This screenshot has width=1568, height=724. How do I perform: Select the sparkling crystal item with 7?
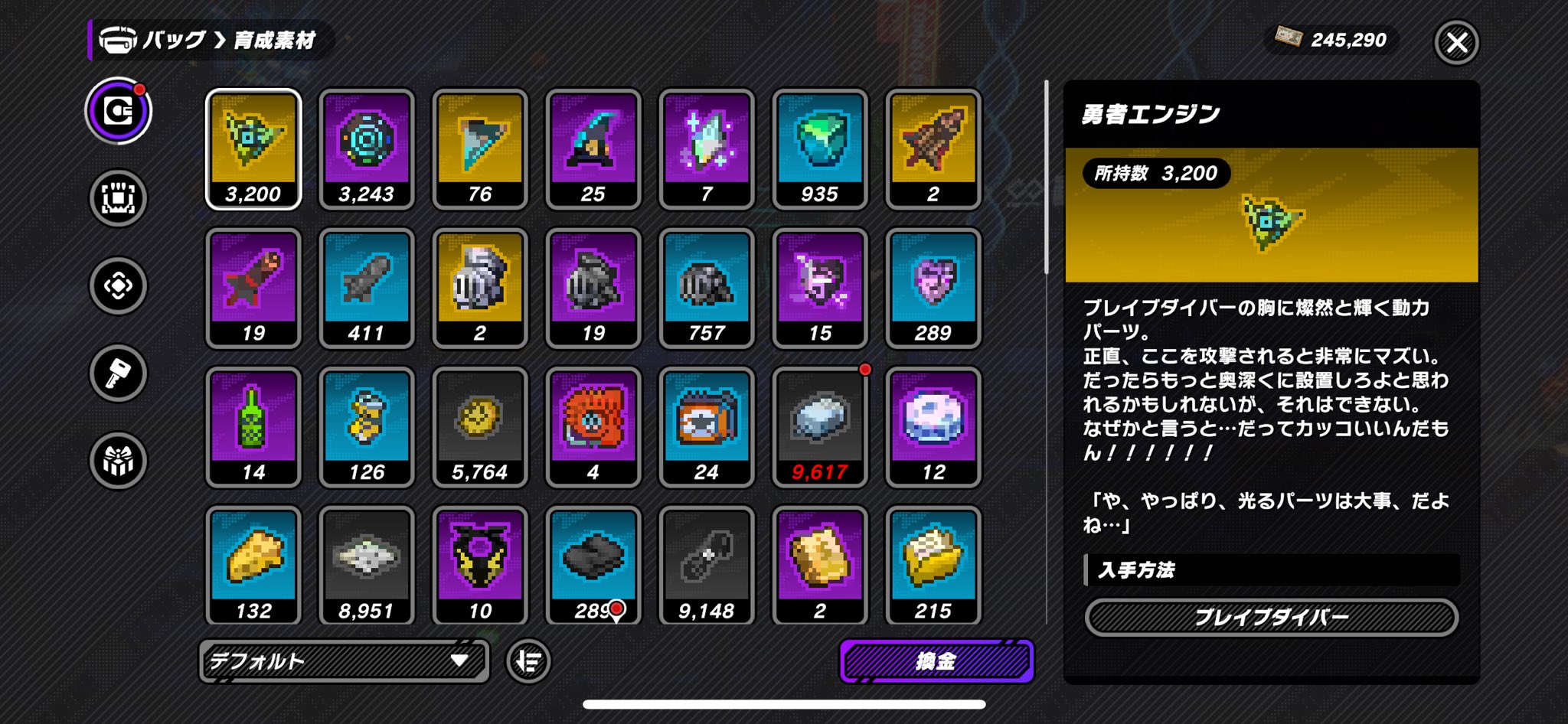pos(707,148)
